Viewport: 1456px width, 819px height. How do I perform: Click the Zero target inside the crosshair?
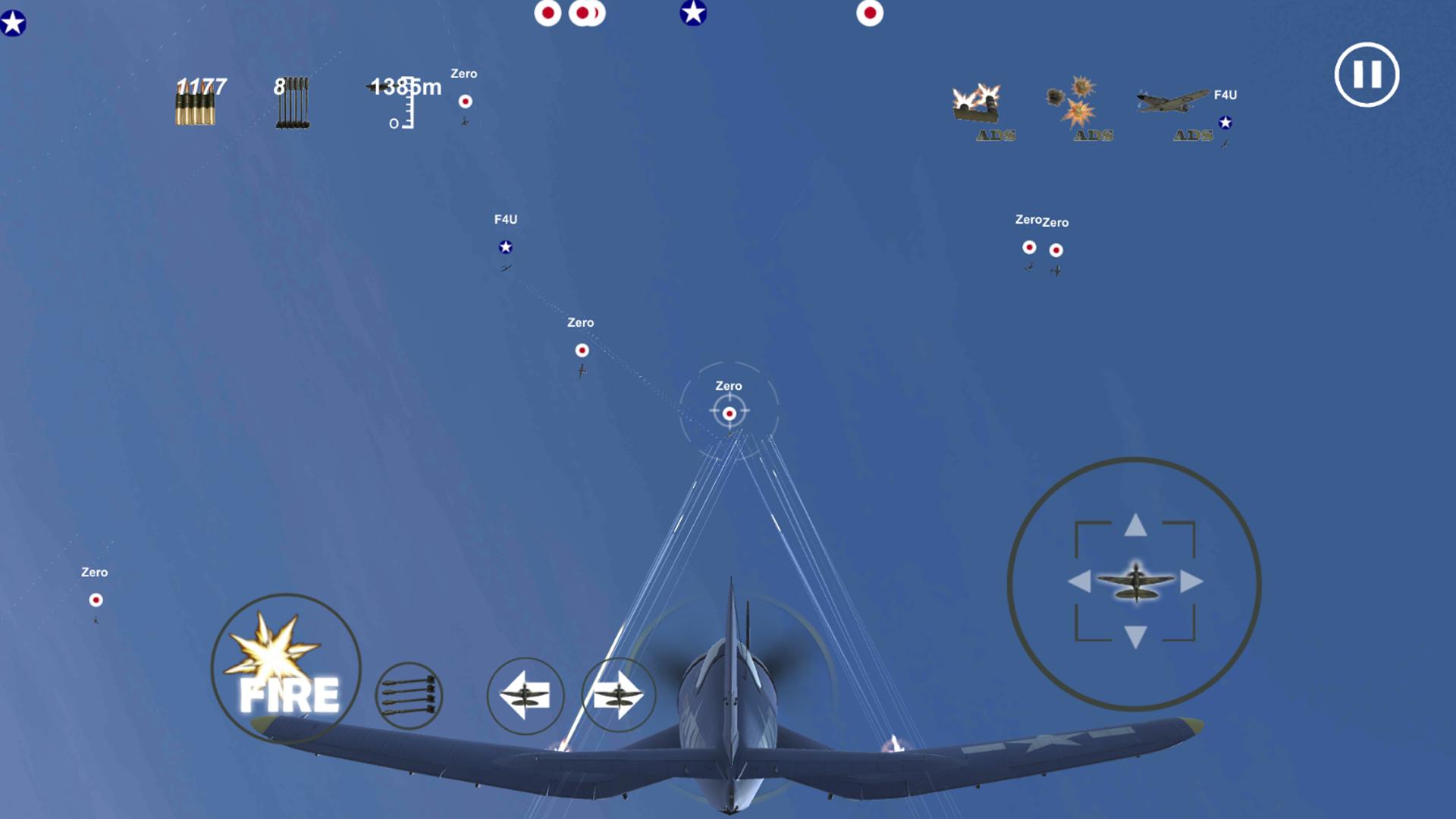tap(730, 413)
